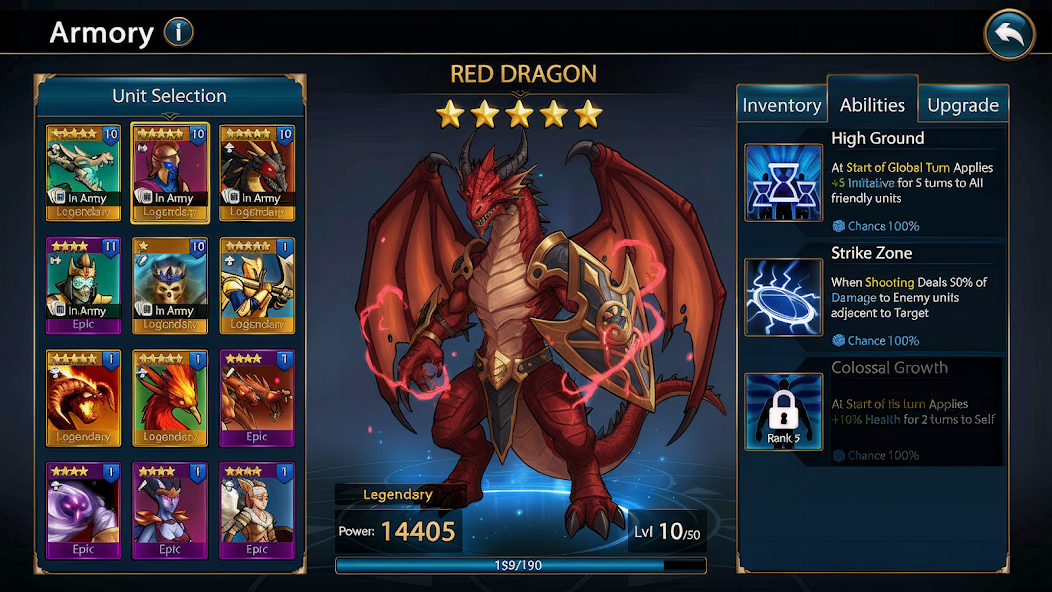Switch to the Upgrade tab
The image size is (1052, 592).
pyautogui.click(x=962, y=105)
